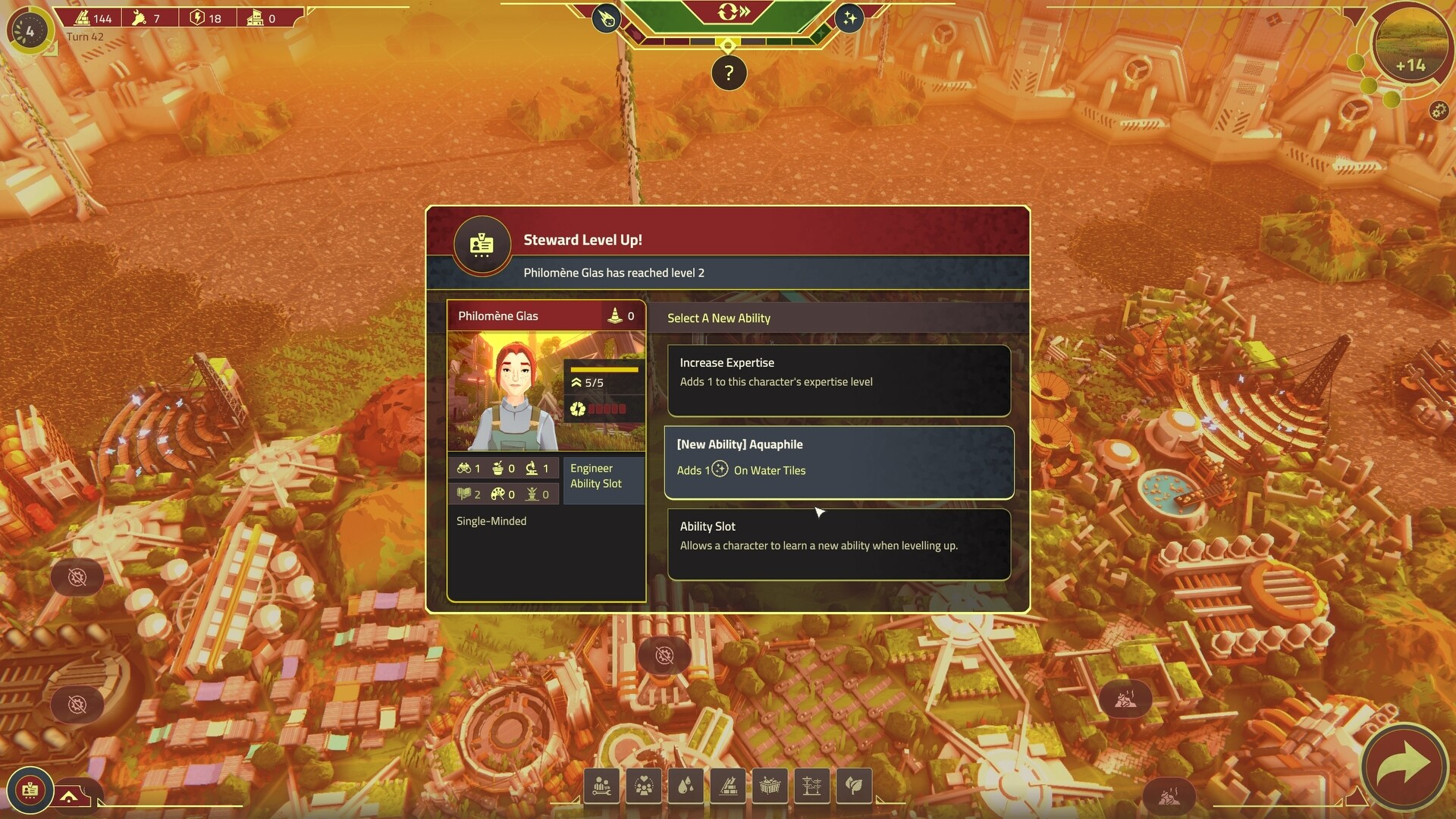The image size is (1456, 819).
Task: Open the community heart build category
Action: coord(644,786)
